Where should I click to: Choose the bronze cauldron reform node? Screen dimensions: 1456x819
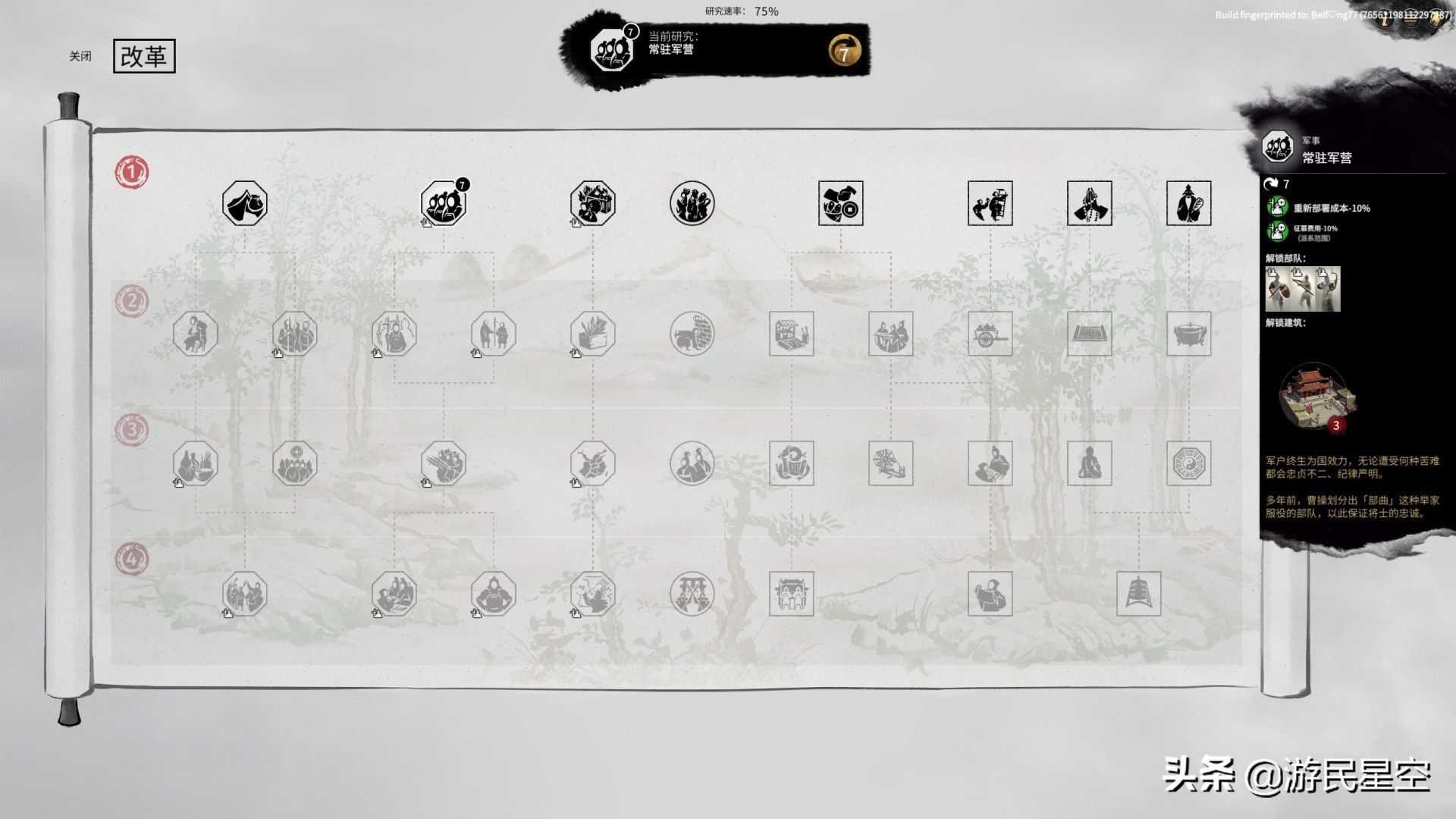tap(1188, 334)
